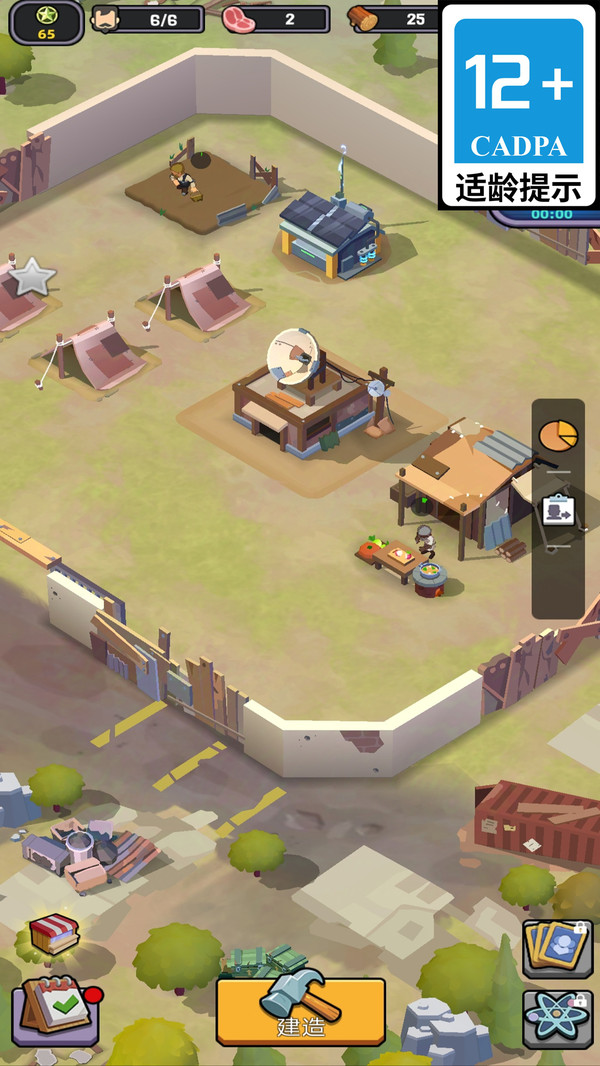Open the locked atom research menu
Image resolution: width=600 pixels, height=1066 pixels.
coord(557,1018)
